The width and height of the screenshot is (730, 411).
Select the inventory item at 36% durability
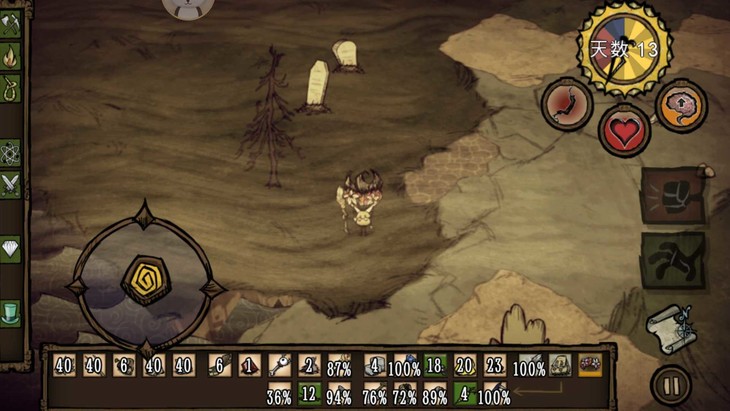pos(279,394)
